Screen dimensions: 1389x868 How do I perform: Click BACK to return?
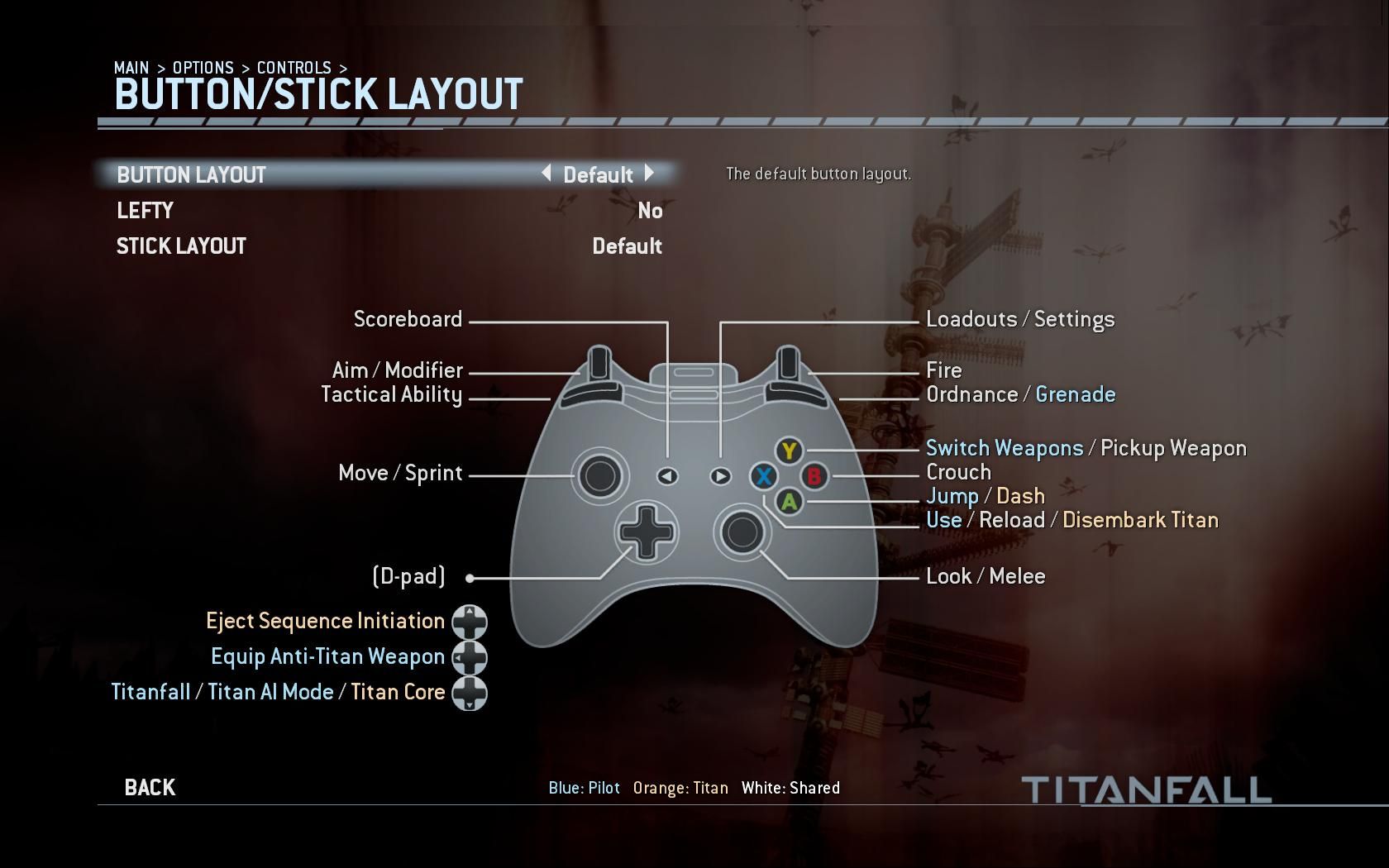click(149, 786)
